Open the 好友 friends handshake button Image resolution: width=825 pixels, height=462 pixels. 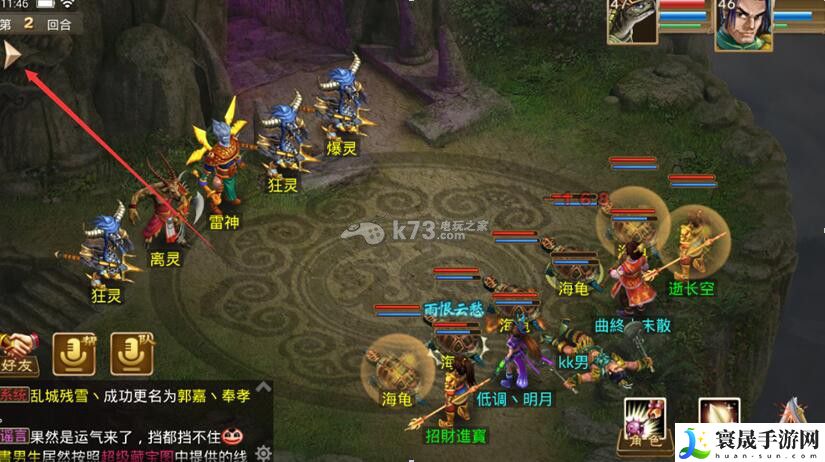pos(18,350)
